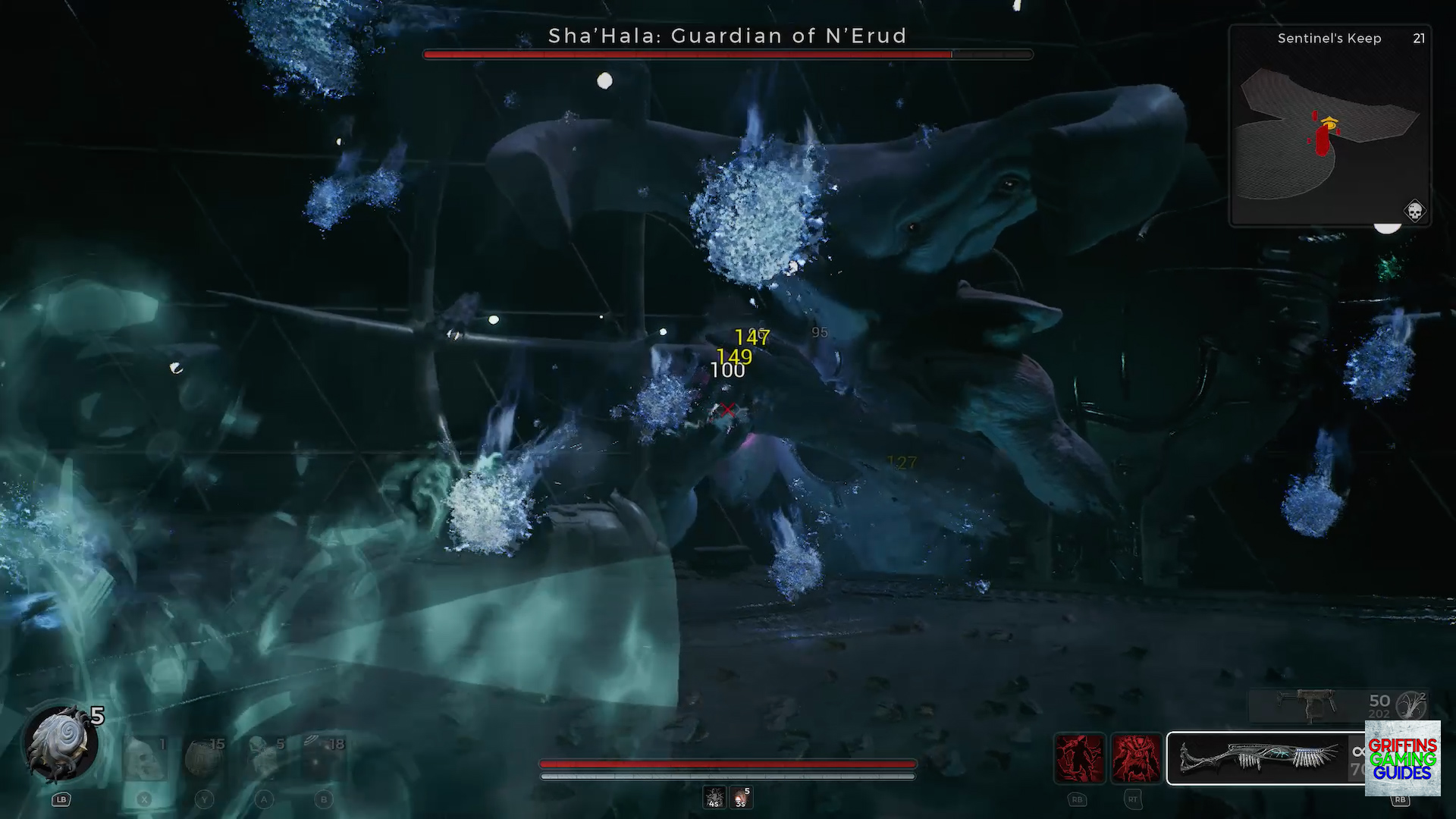
Task: Click the 4s root buff status icon
Action: point(714,796)
